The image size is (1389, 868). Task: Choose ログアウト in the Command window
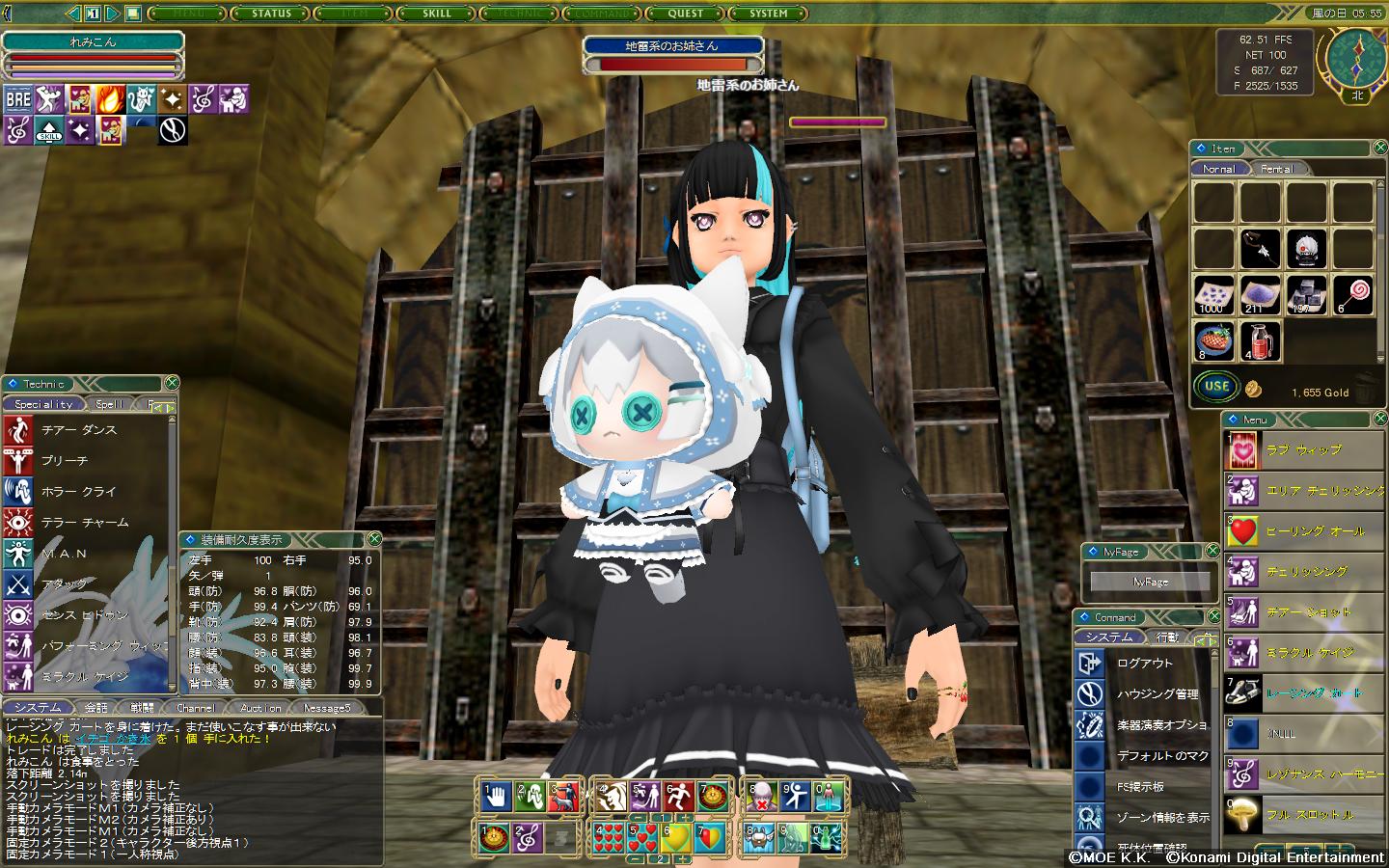click(x=1145, y=664)
